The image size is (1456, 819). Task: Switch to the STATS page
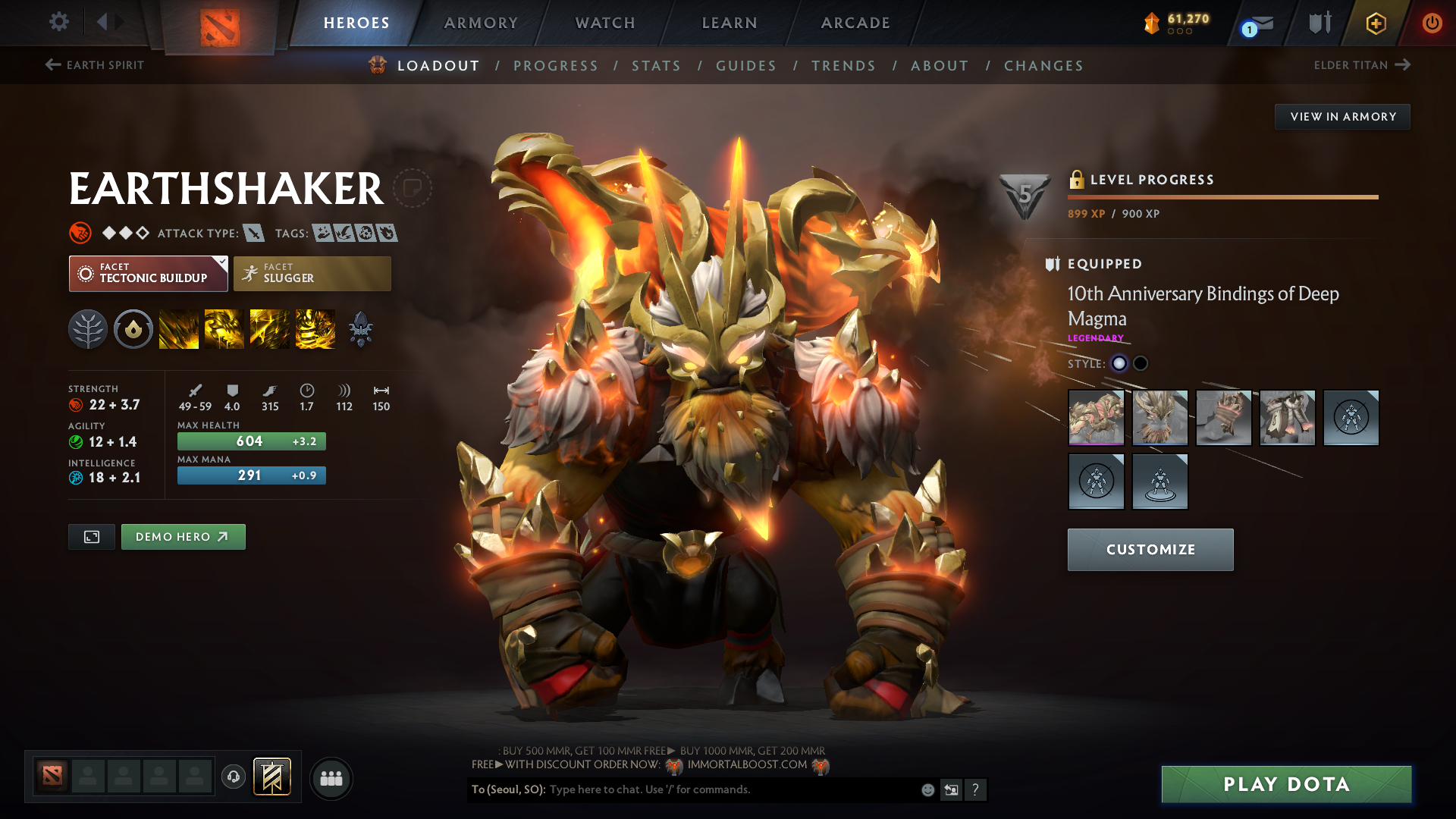coord(656,66)
